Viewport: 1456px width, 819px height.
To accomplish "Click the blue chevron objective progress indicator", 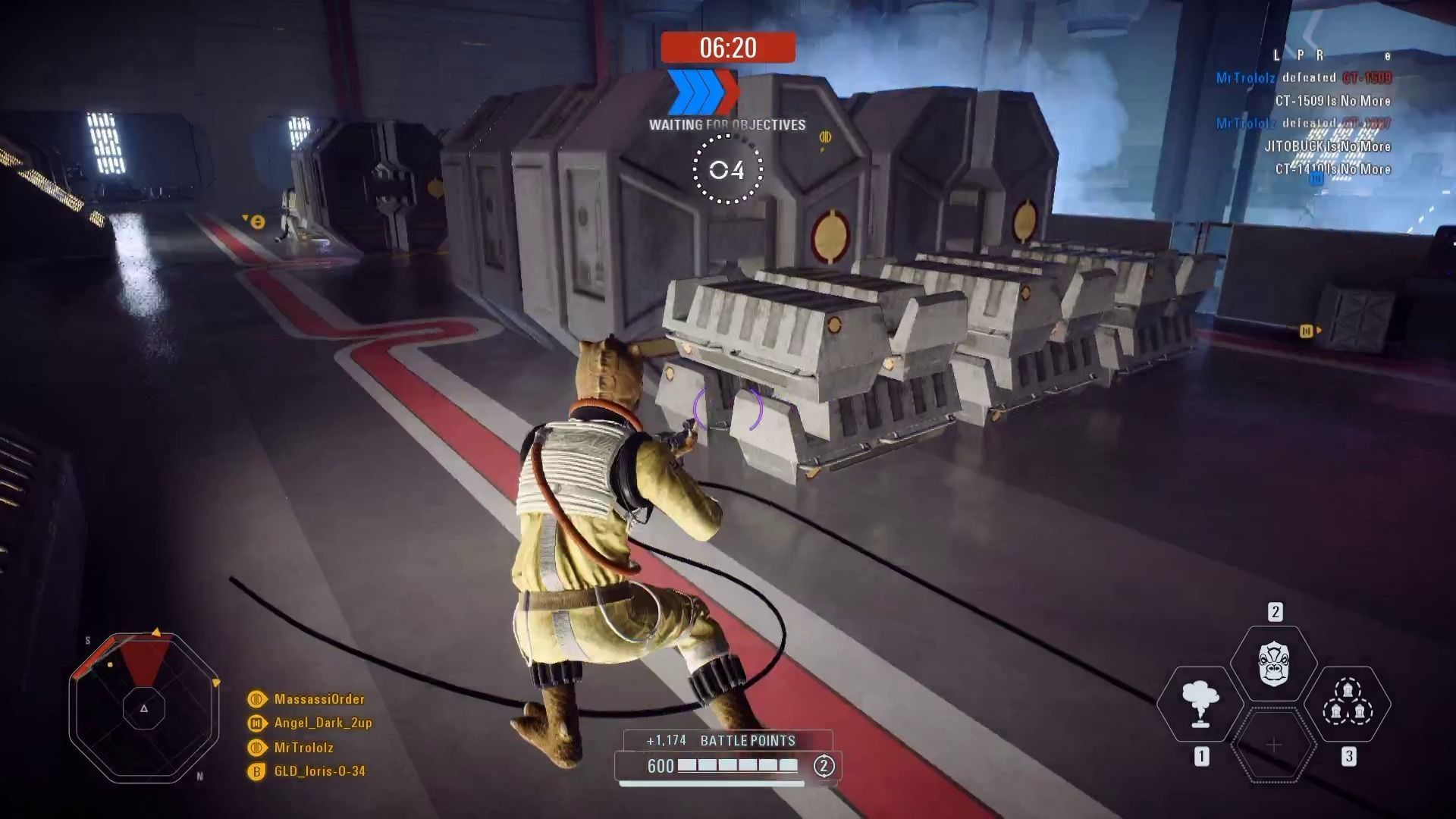I will (x=702, y=91).
